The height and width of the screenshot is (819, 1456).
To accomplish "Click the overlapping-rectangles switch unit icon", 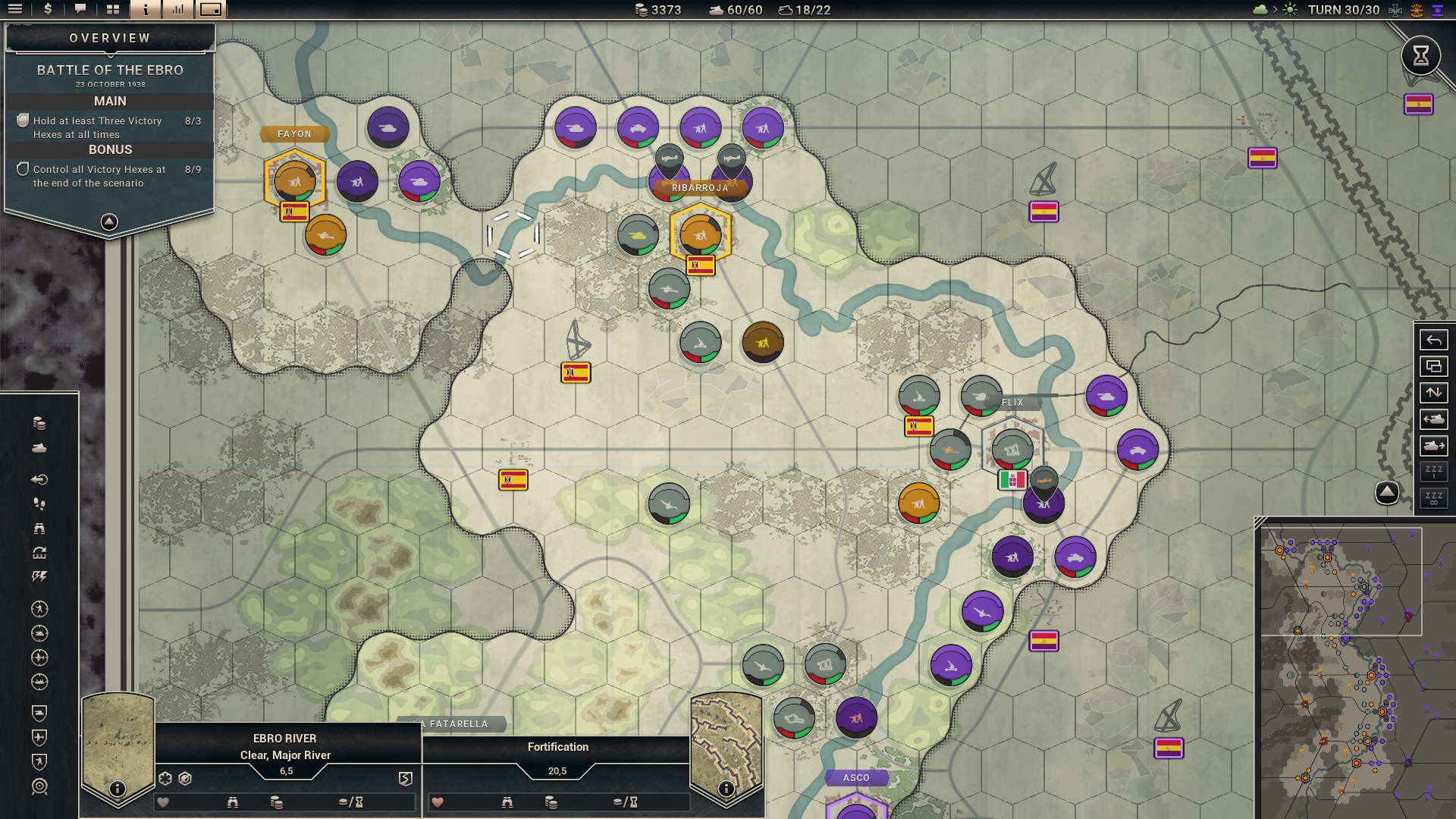I will pyautogui.click(x=1433, y=367).
